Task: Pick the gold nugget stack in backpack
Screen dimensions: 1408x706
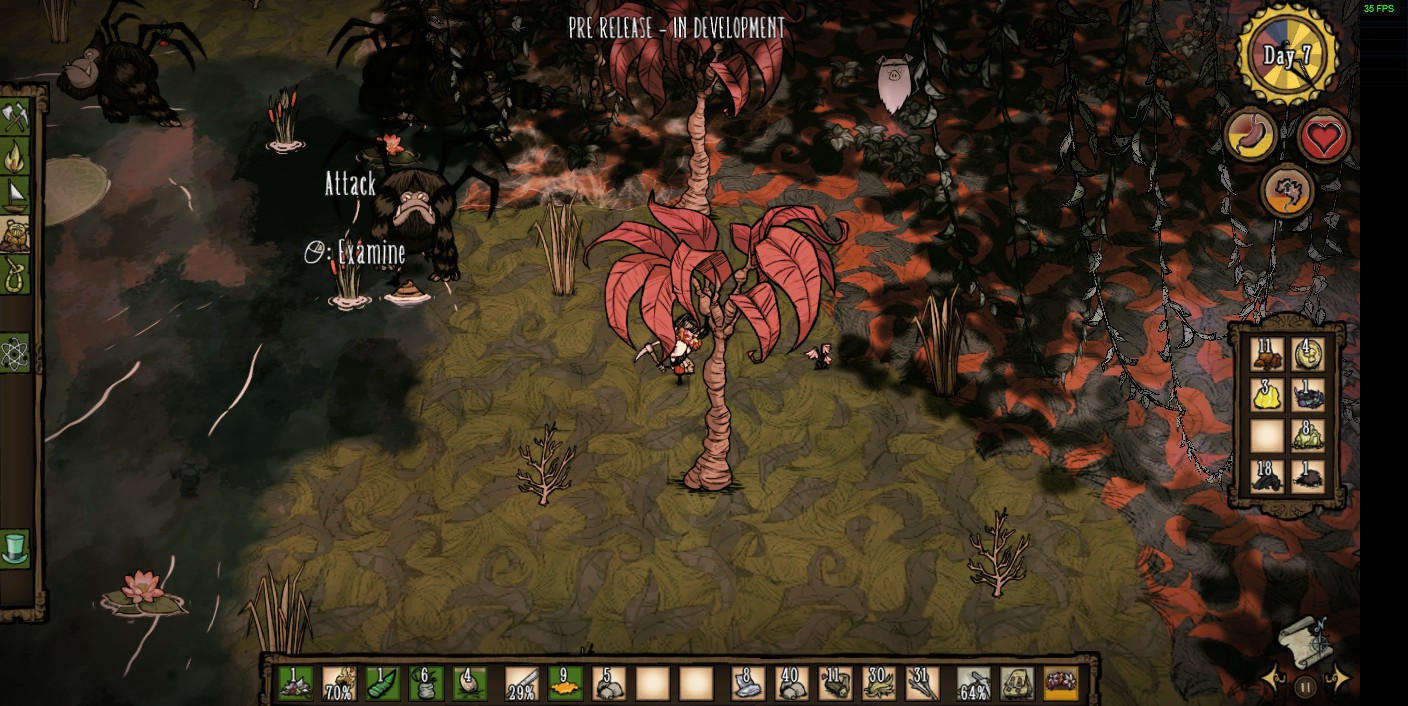Action: (x=1267, y=395)
